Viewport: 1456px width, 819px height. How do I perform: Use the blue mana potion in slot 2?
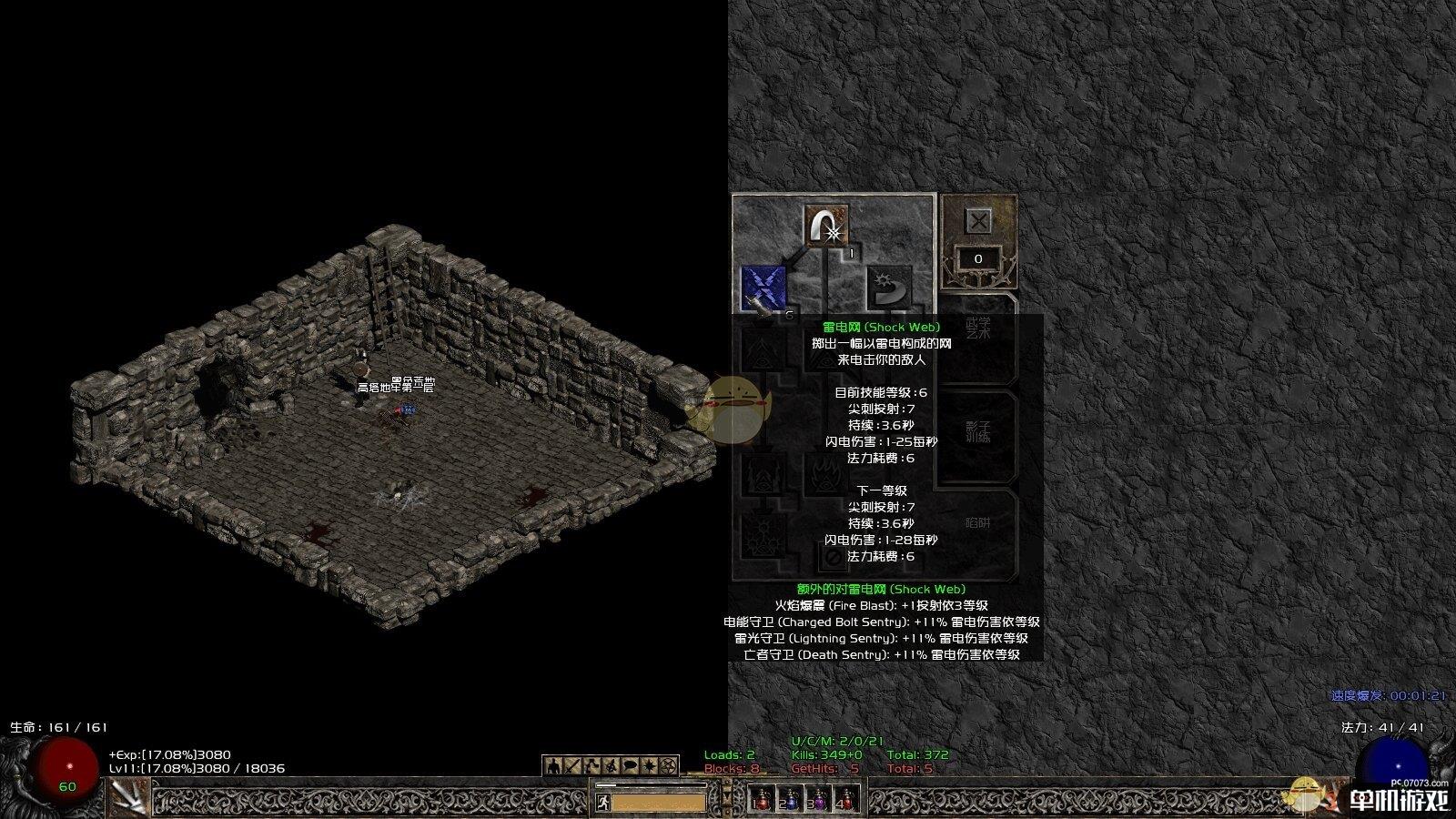(790, 799)
